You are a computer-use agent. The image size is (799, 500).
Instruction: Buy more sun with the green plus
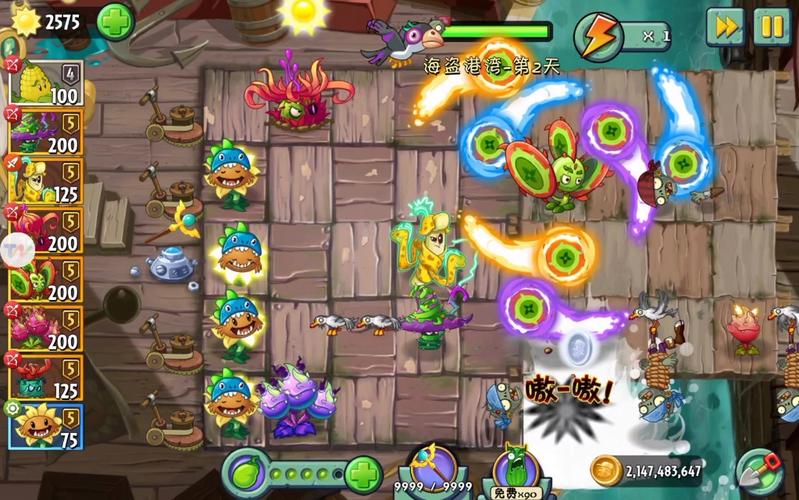click(116, 21)
